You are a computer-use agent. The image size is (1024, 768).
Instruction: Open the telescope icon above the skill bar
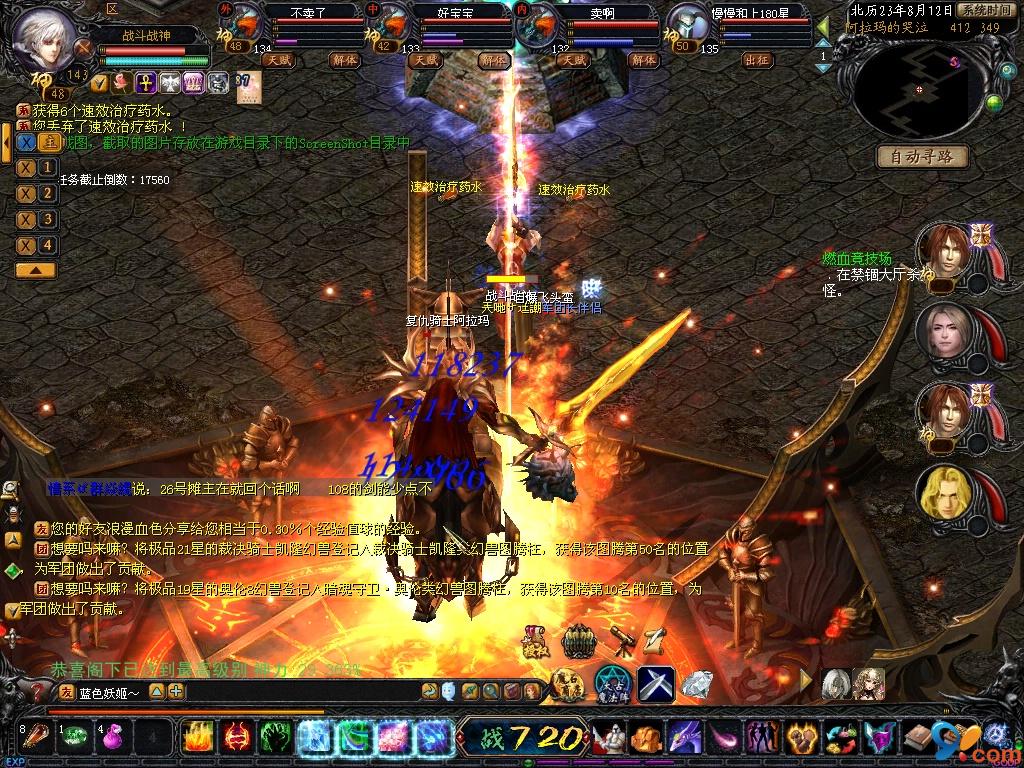pyautogui.click(x=621, y=641)
